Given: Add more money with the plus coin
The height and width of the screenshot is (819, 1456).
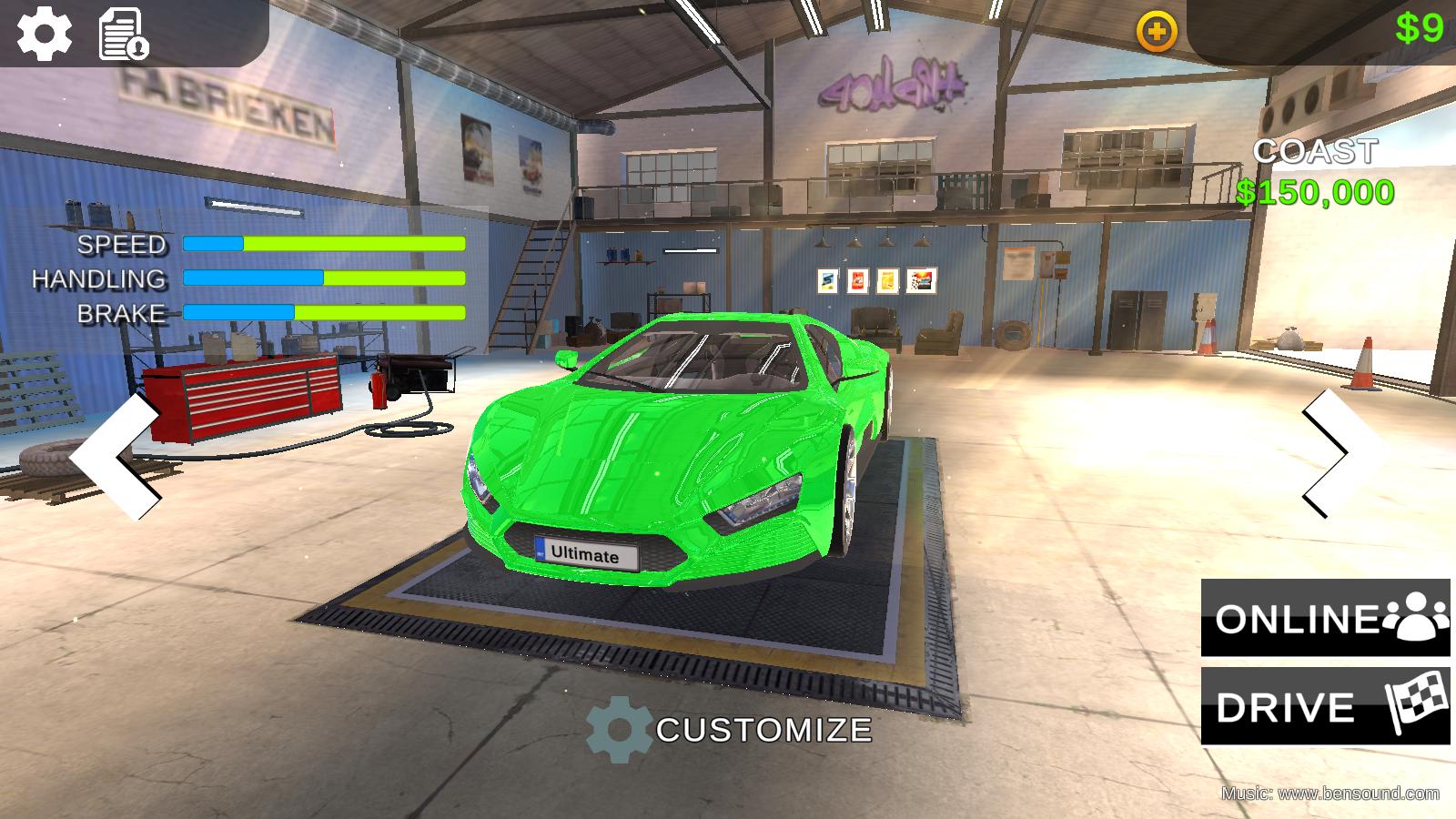Looking at the screenshot, I should (1156, 33).
